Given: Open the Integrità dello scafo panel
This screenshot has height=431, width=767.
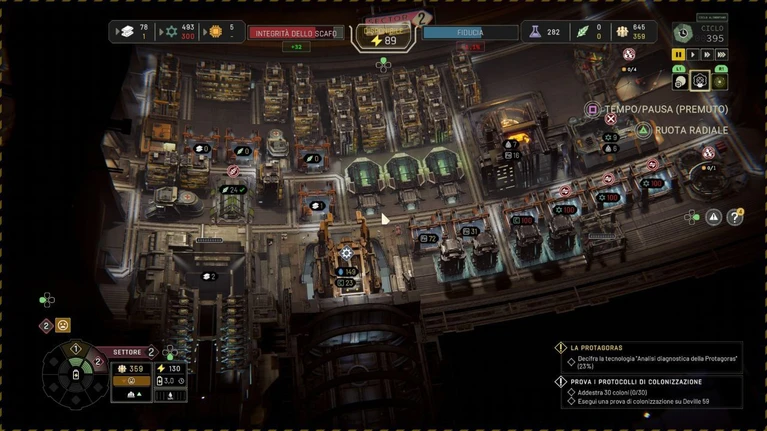Looking at the screenshot, I should tap(295, 32).
